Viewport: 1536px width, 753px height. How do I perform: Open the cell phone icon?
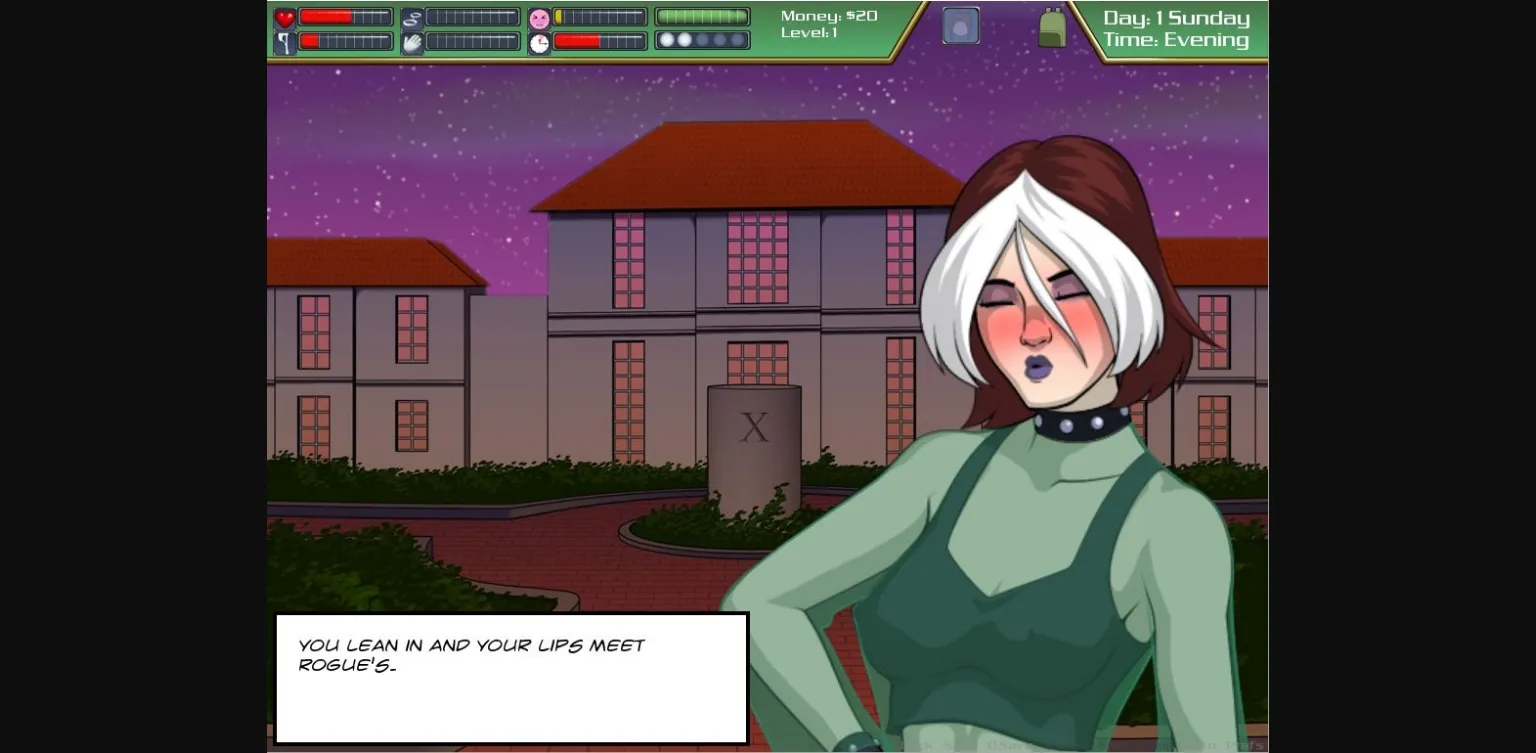pos(959,24)
